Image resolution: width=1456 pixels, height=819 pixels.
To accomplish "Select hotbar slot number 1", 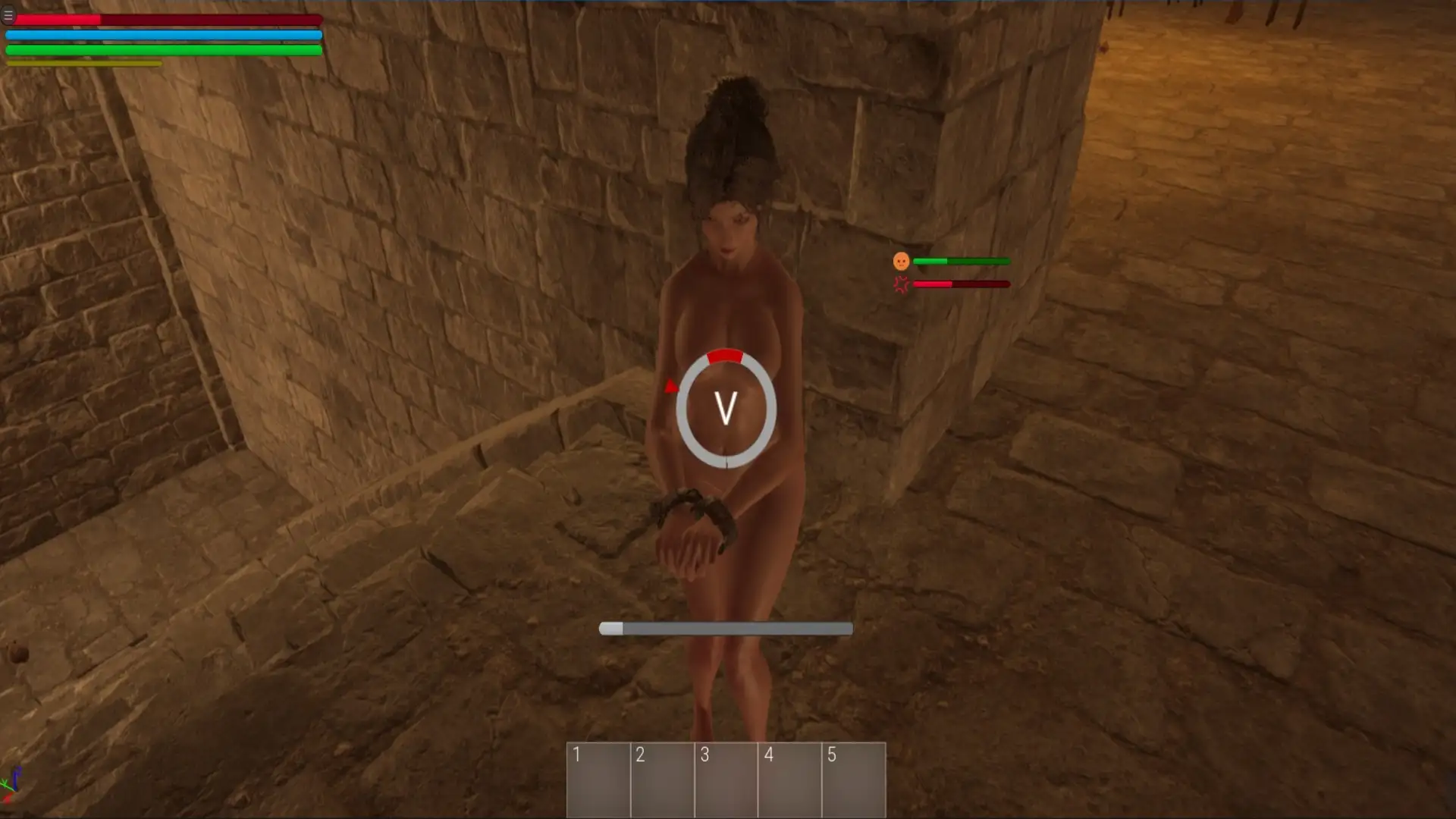I will [x=598, y=779].
